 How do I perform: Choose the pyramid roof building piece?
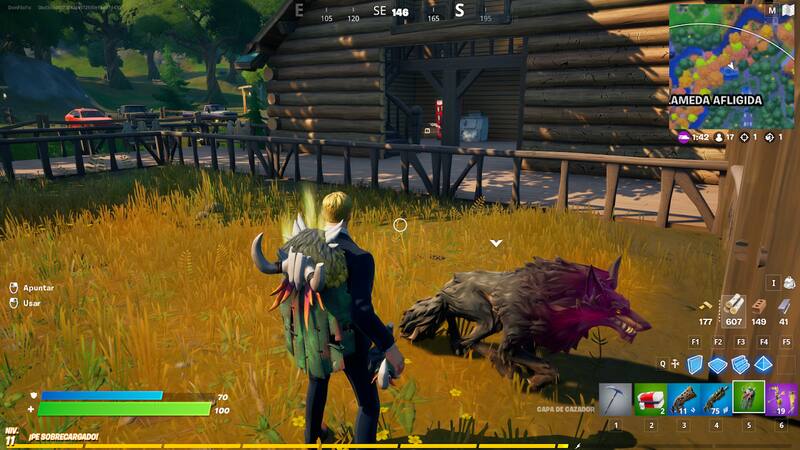pos(764,365)
